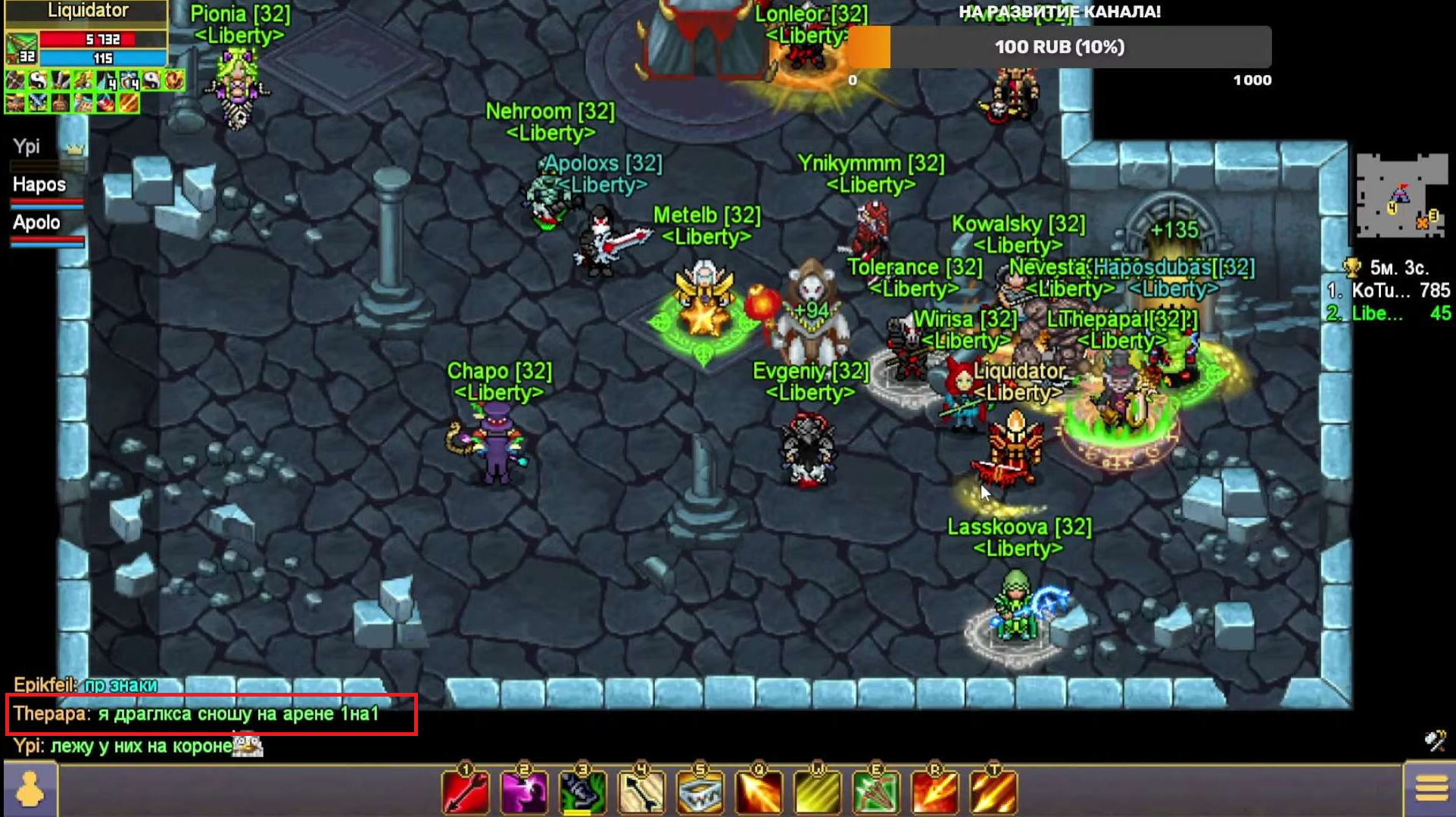Cast the flaming downward arrow skill on R
The width and height of the screenshot is (1456, 817).
click(x=934, y=792)
